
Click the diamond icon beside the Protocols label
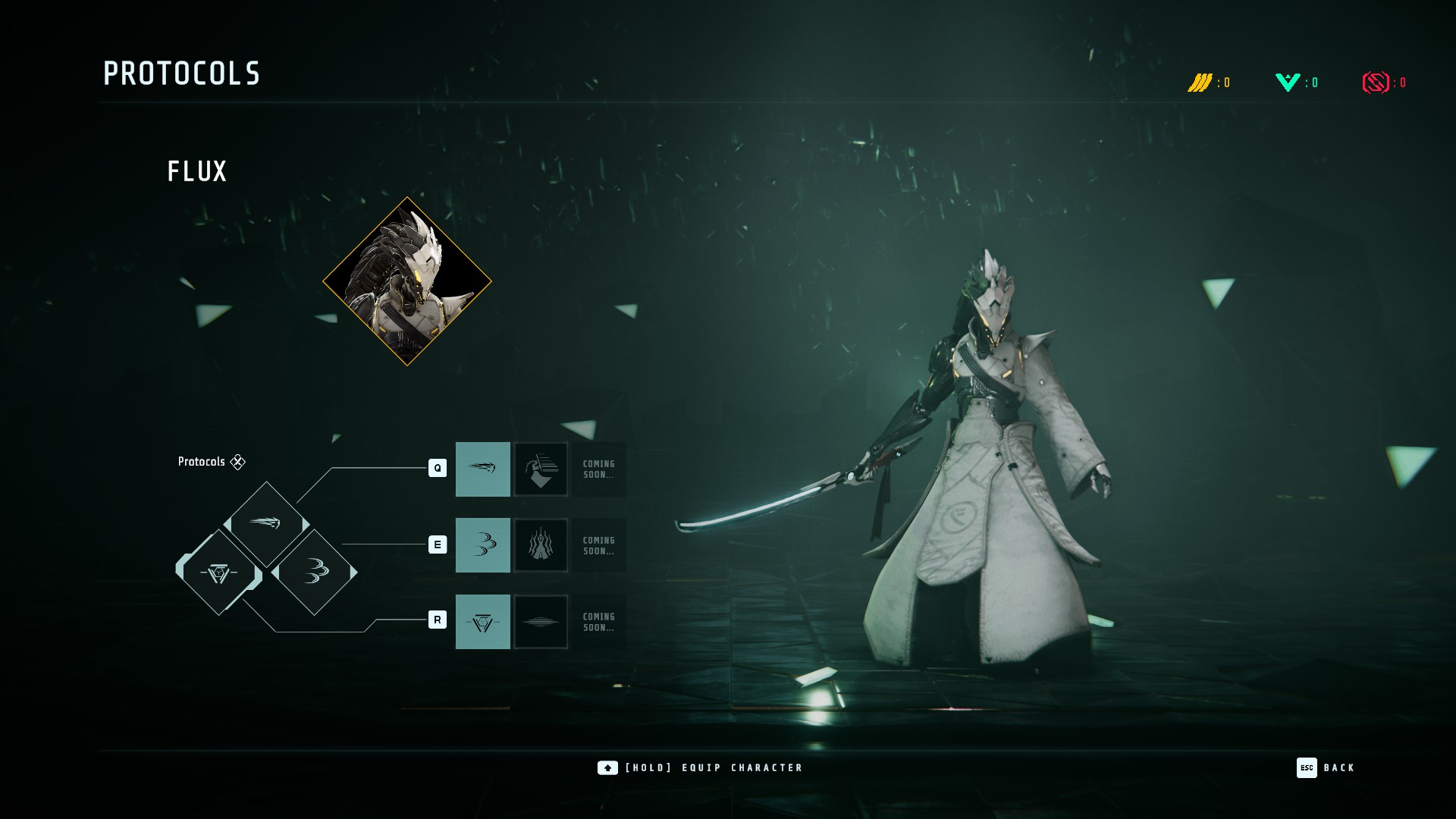(x=237, y=461)
